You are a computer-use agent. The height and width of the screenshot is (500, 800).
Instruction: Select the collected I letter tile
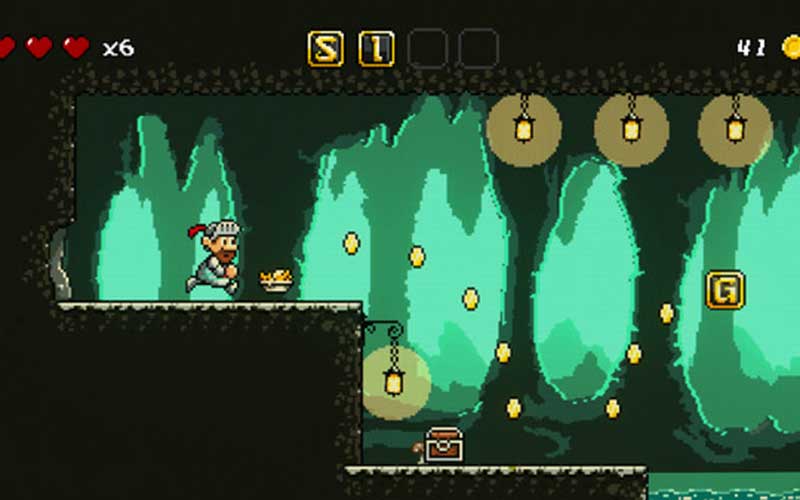[x=376, y=48]
